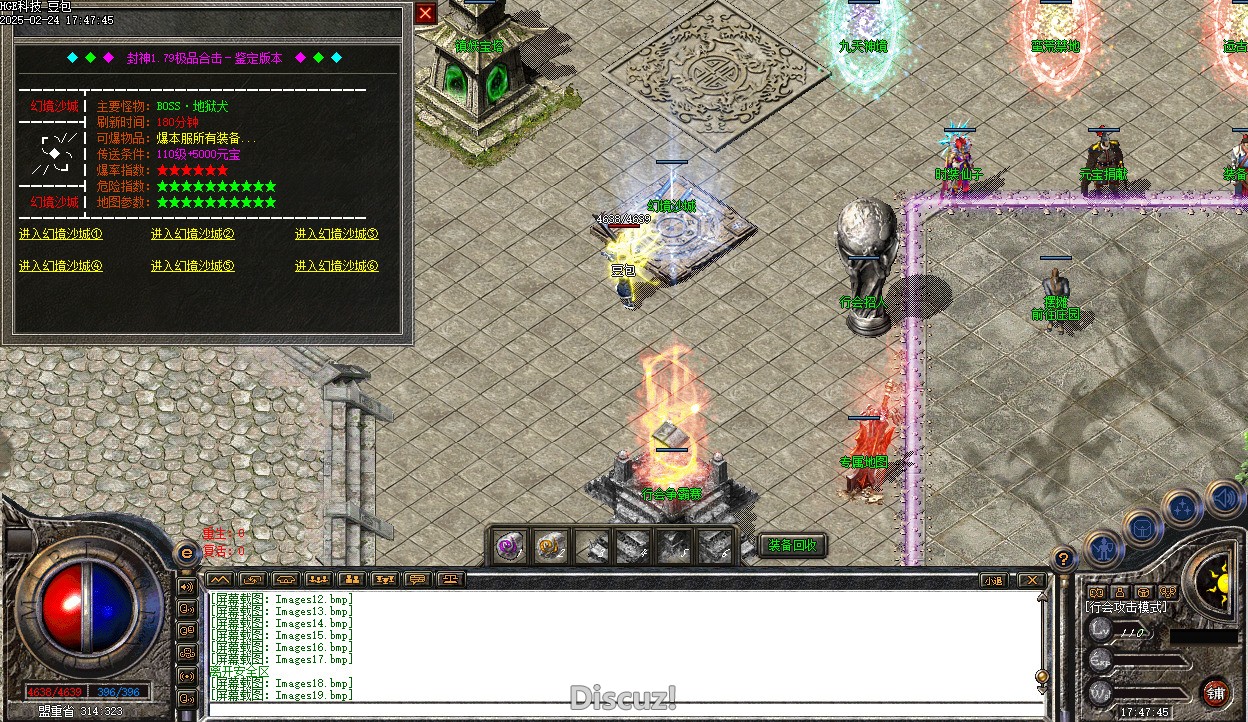
Task: Choose 进入幻境沙城⑥ teleport link
Action: pos(337,266)
